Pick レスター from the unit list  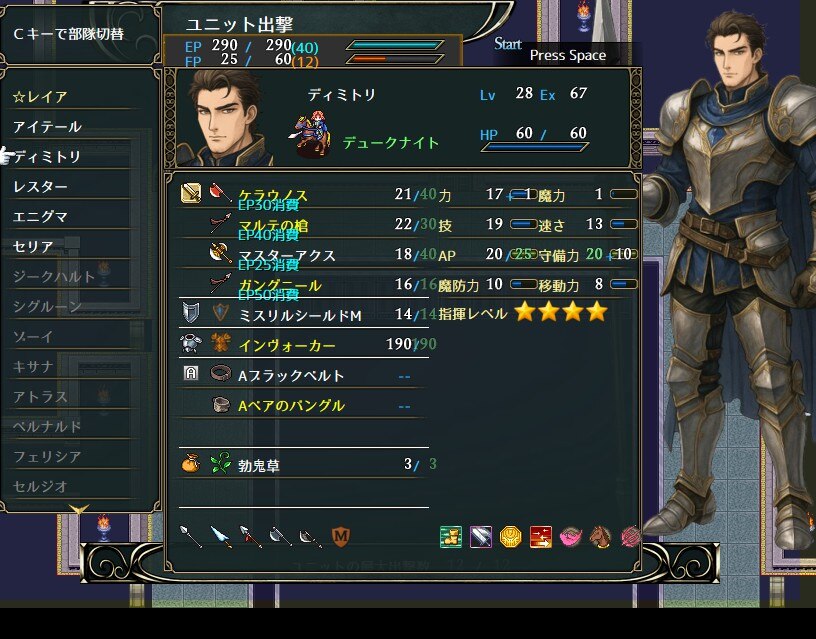[41, 187]
